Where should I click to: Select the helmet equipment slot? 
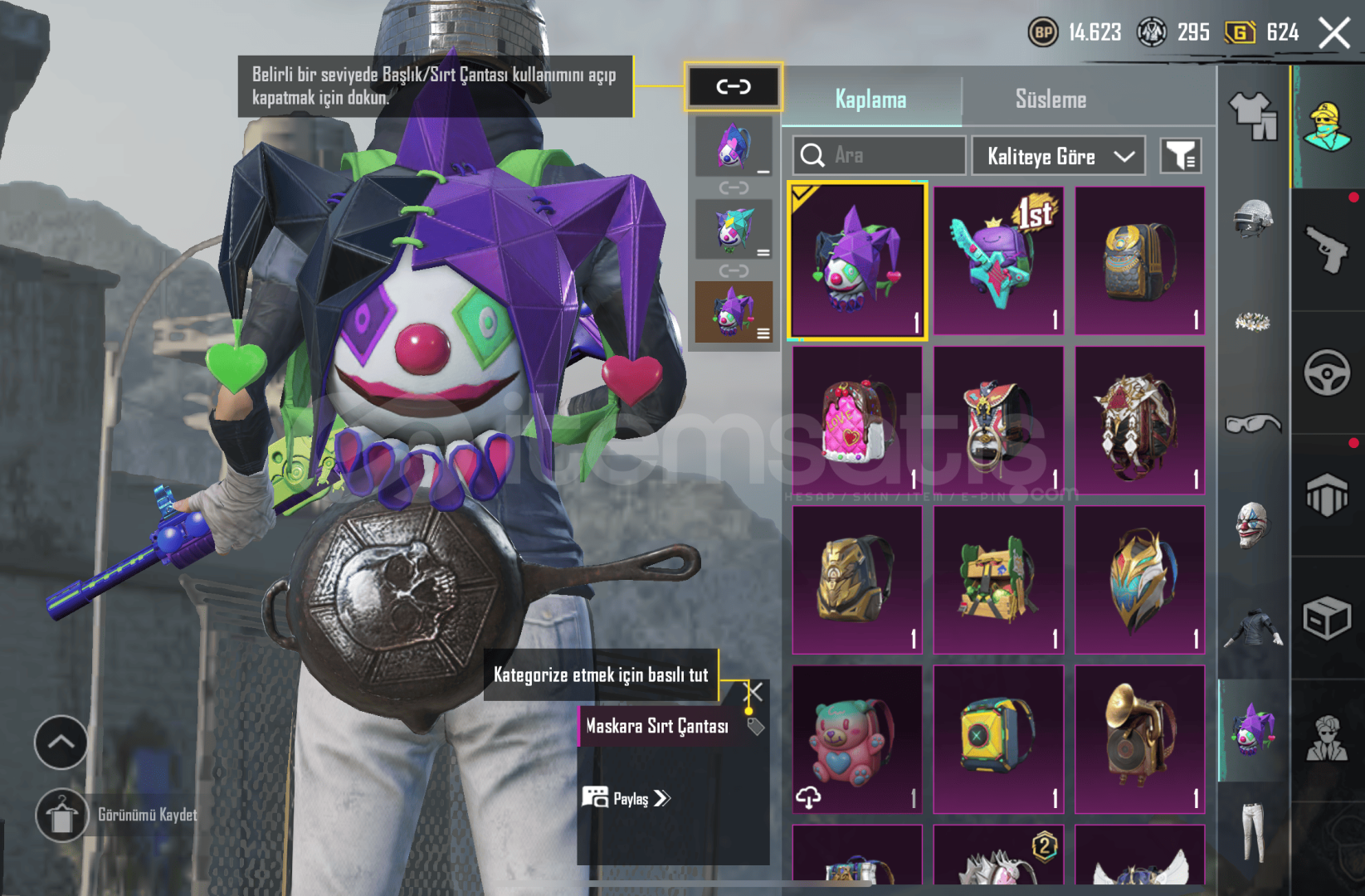1253,218
